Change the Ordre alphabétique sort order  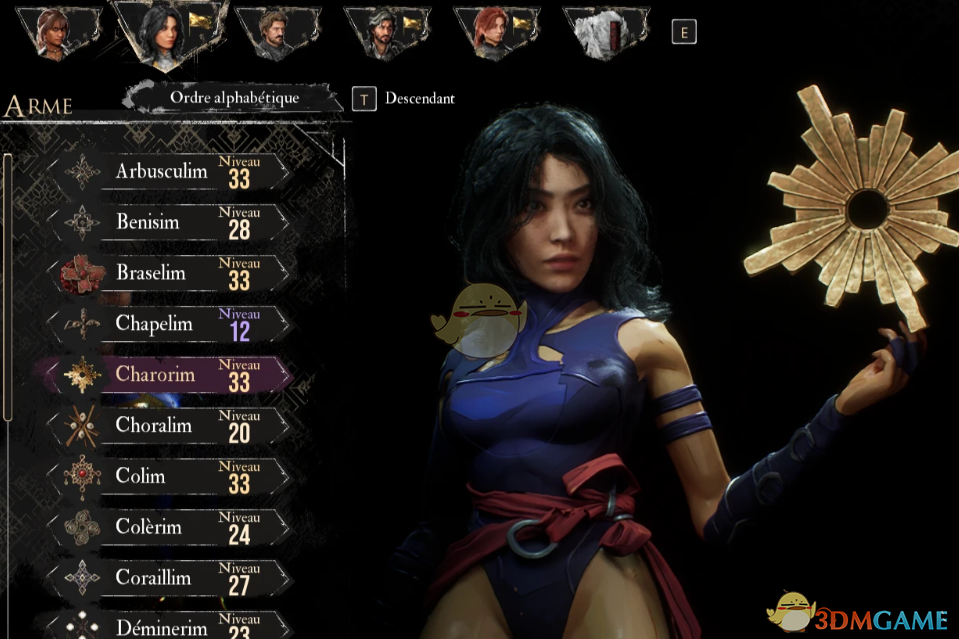[234, 98]
